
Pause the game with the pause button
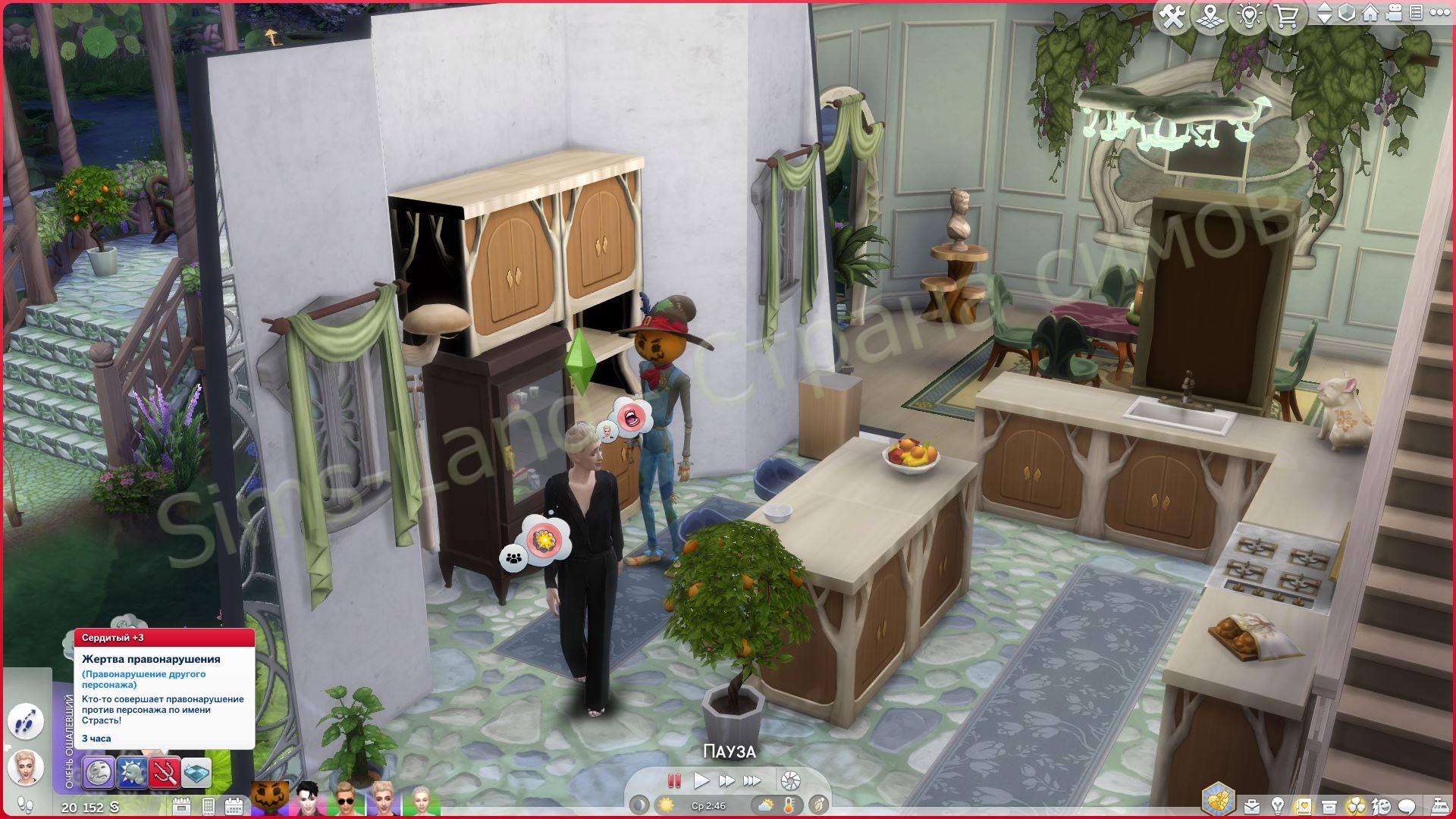(x=673, y=780)
